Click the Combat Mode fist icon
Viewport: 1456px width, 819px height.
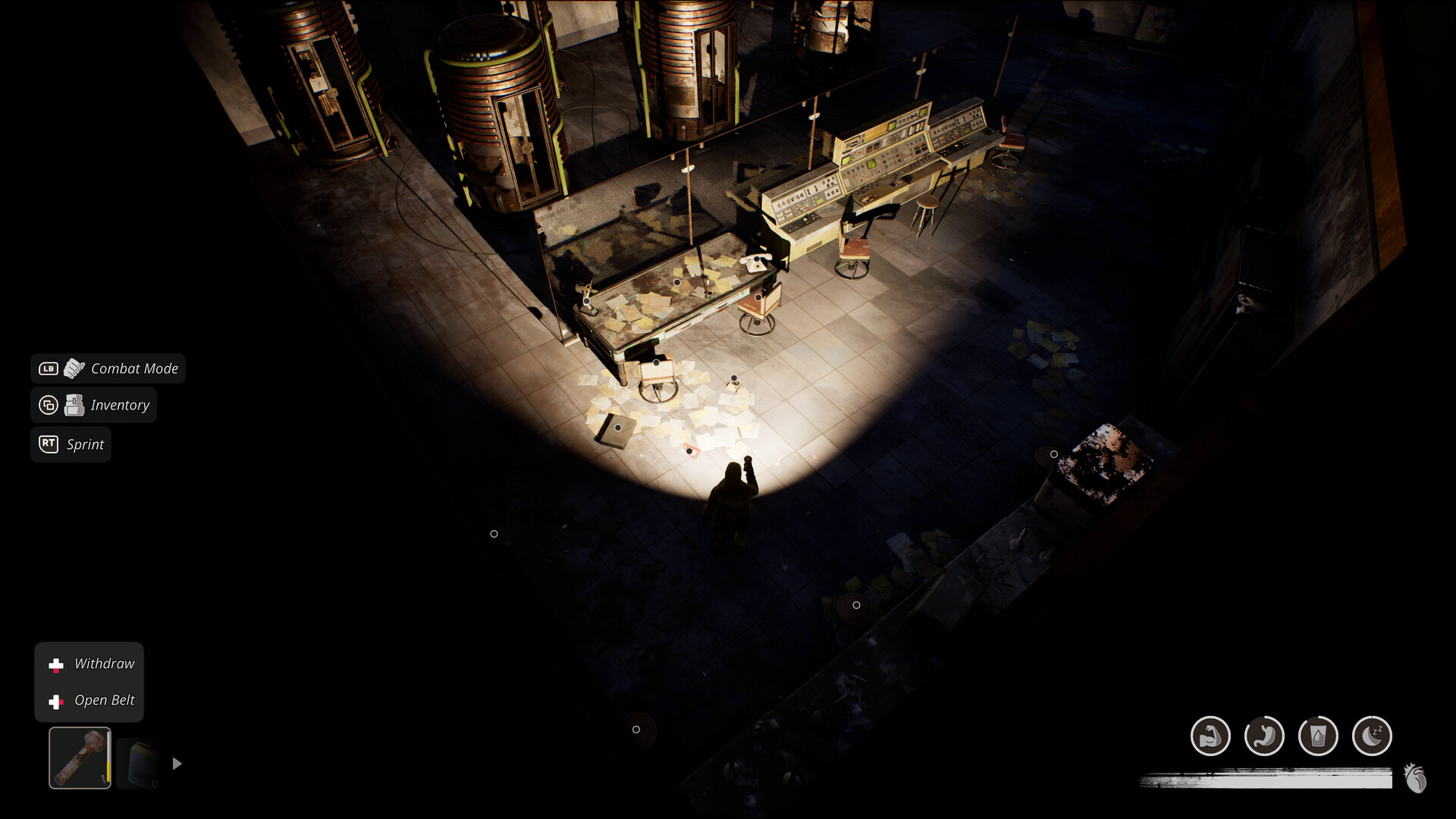click(73, 369)
